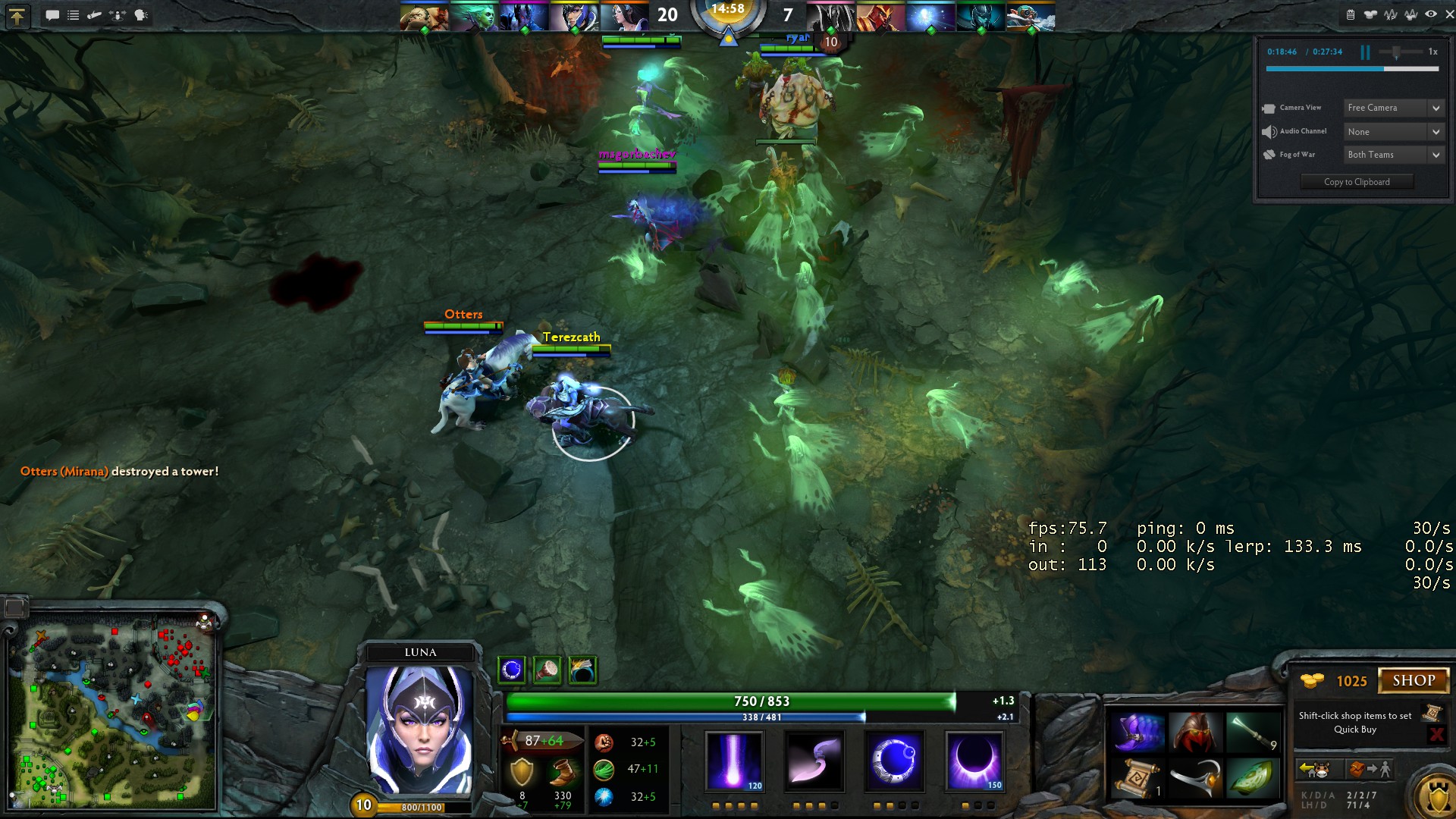Image resolution: width=1456 pixels, height=819 pixels.
Task: Open the Camera View dropdown
Action: tap(1392, 108)
